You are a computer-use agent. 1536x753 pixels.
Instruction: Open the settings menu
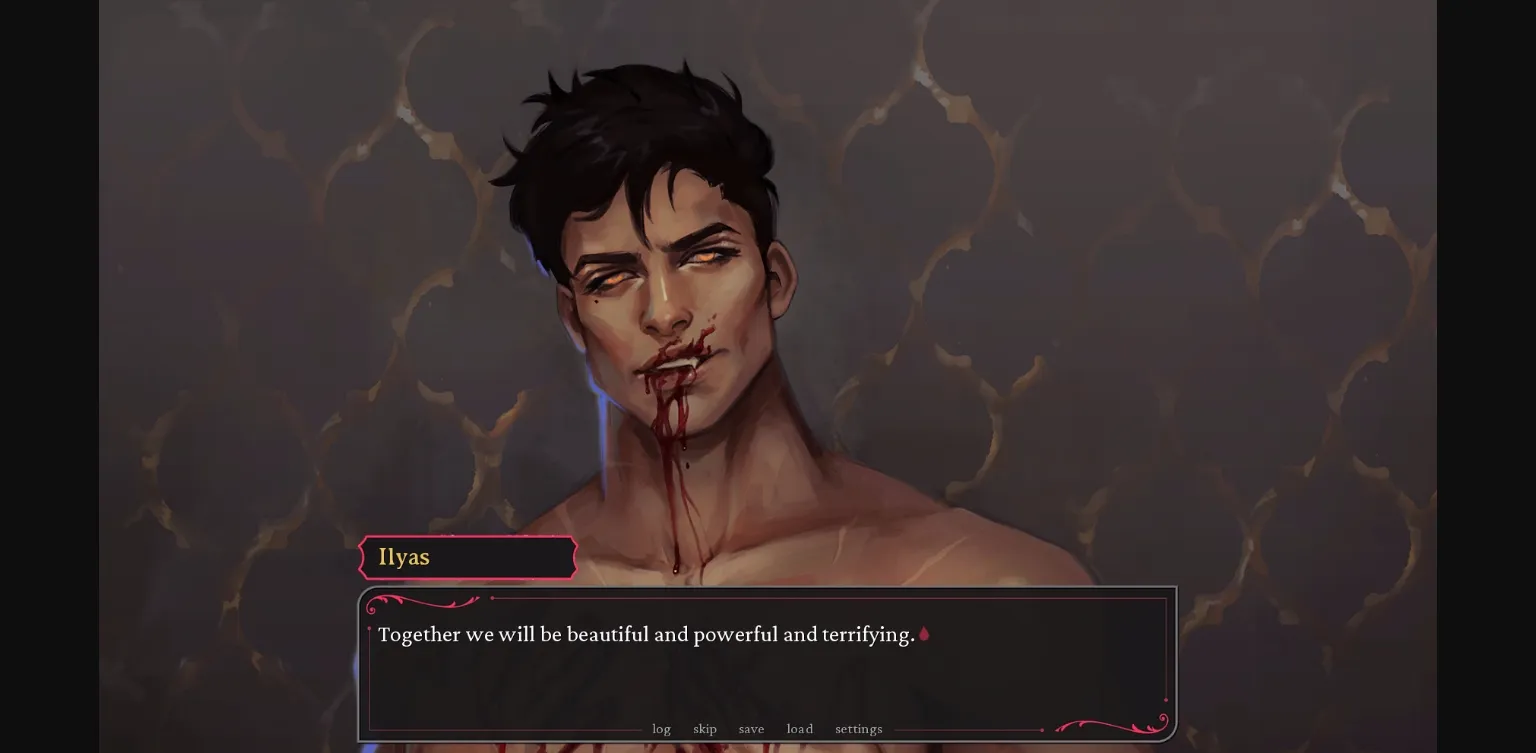pos(858,729)
